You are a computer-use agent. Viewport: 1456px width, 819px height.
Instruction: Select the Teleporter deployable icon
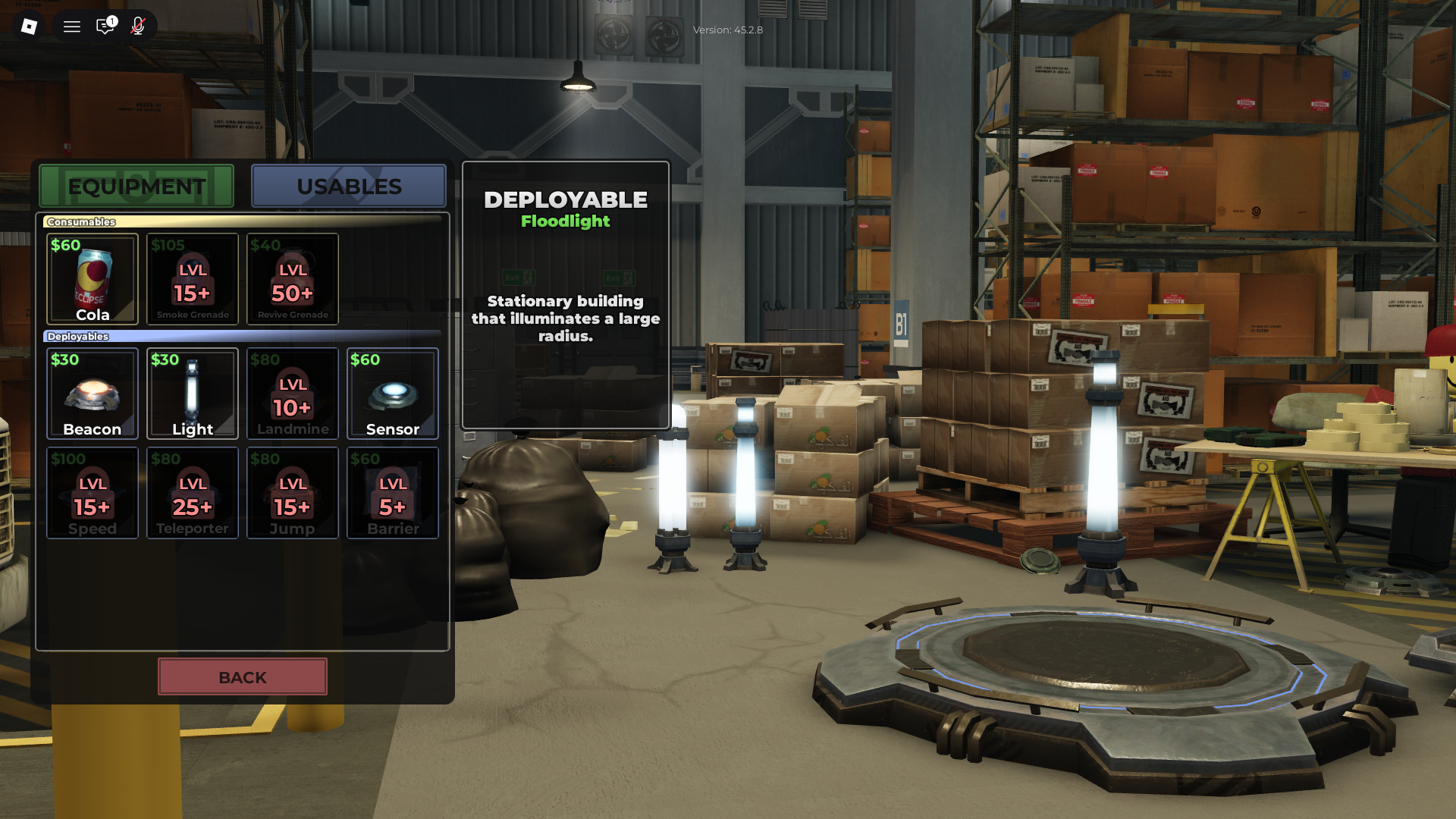coord(192,493)
